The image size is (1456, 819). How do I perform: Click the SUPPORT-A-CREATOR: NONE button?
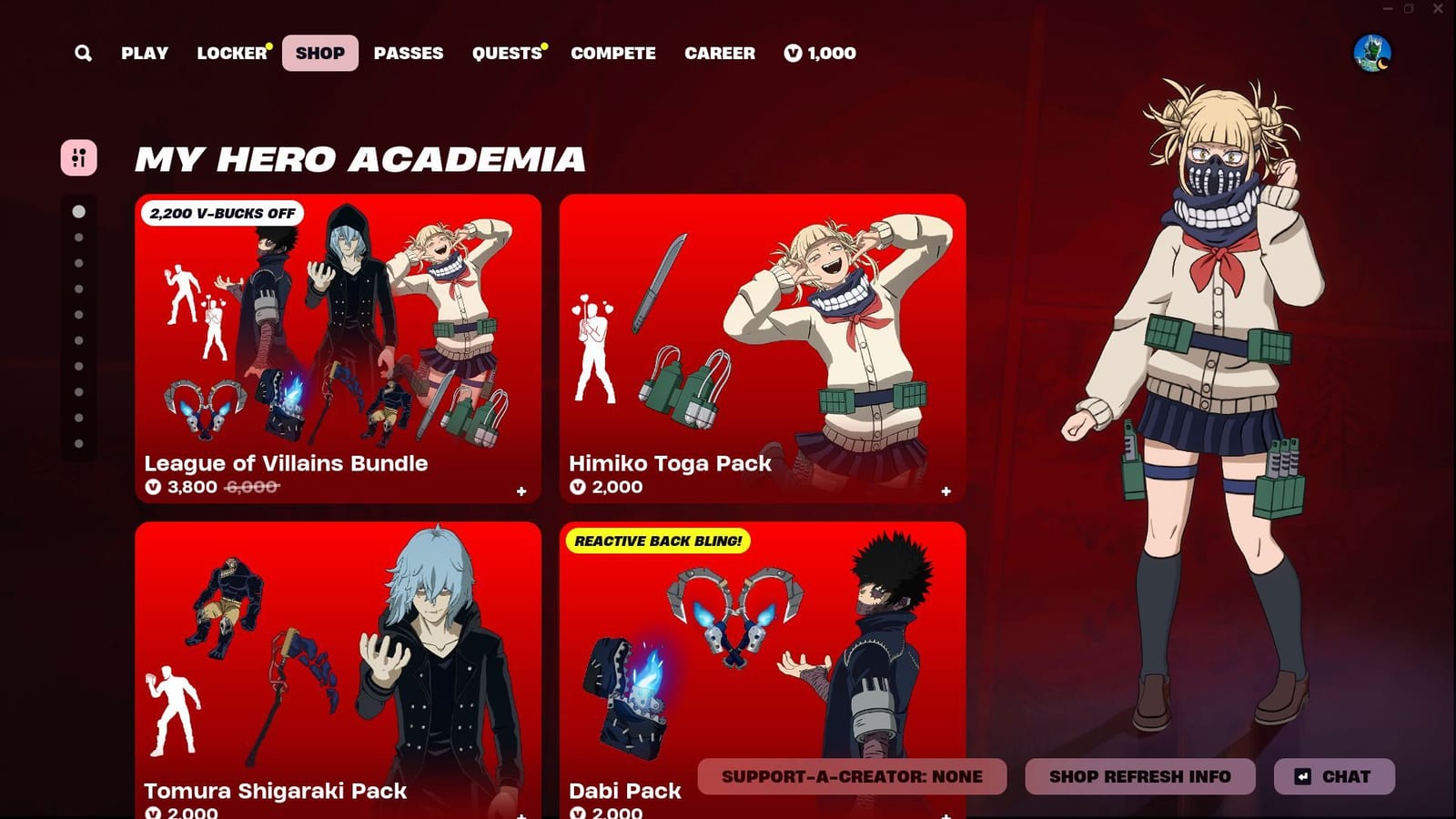click(852, 776)
